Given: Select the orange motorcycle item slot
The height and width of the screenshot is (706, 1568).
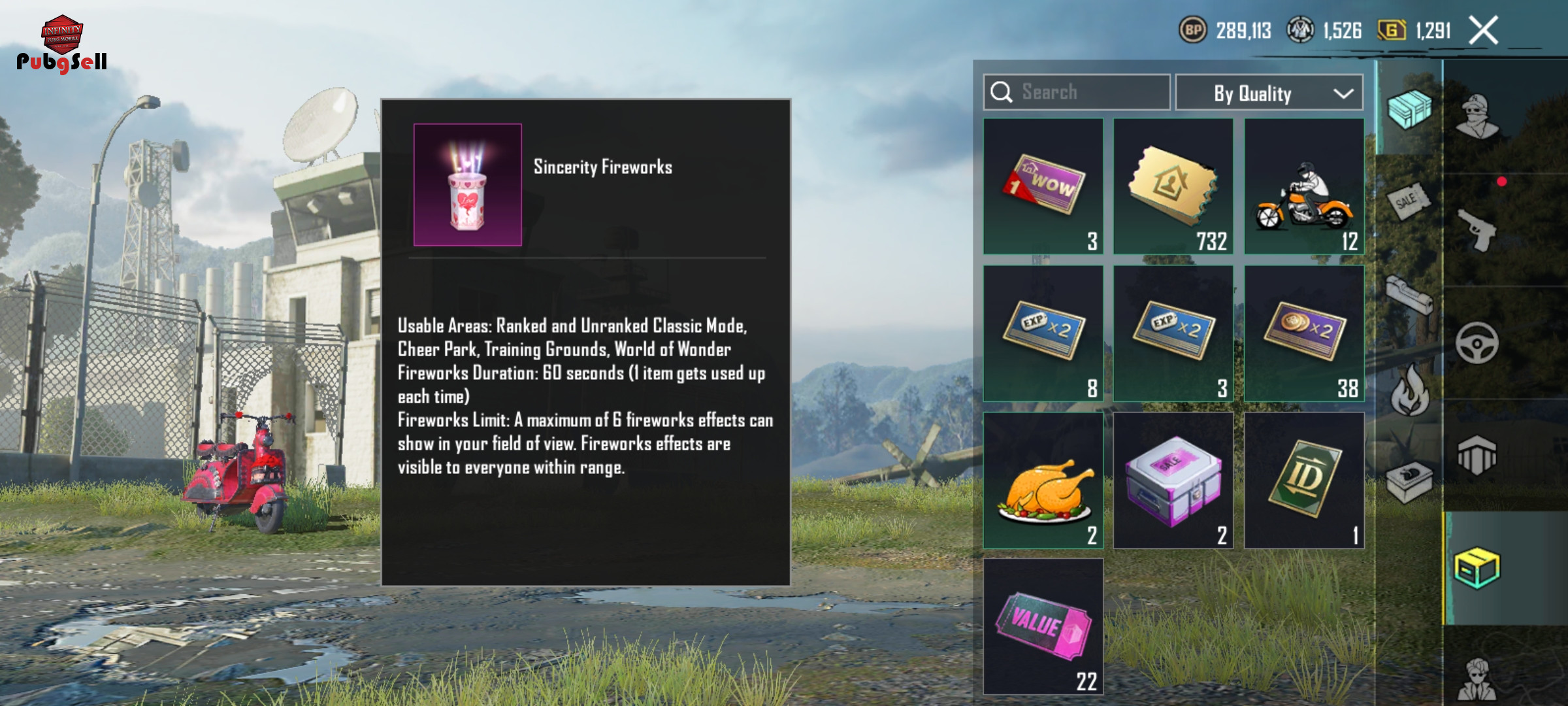Looking at the screenshot, I should point(1304,186).
